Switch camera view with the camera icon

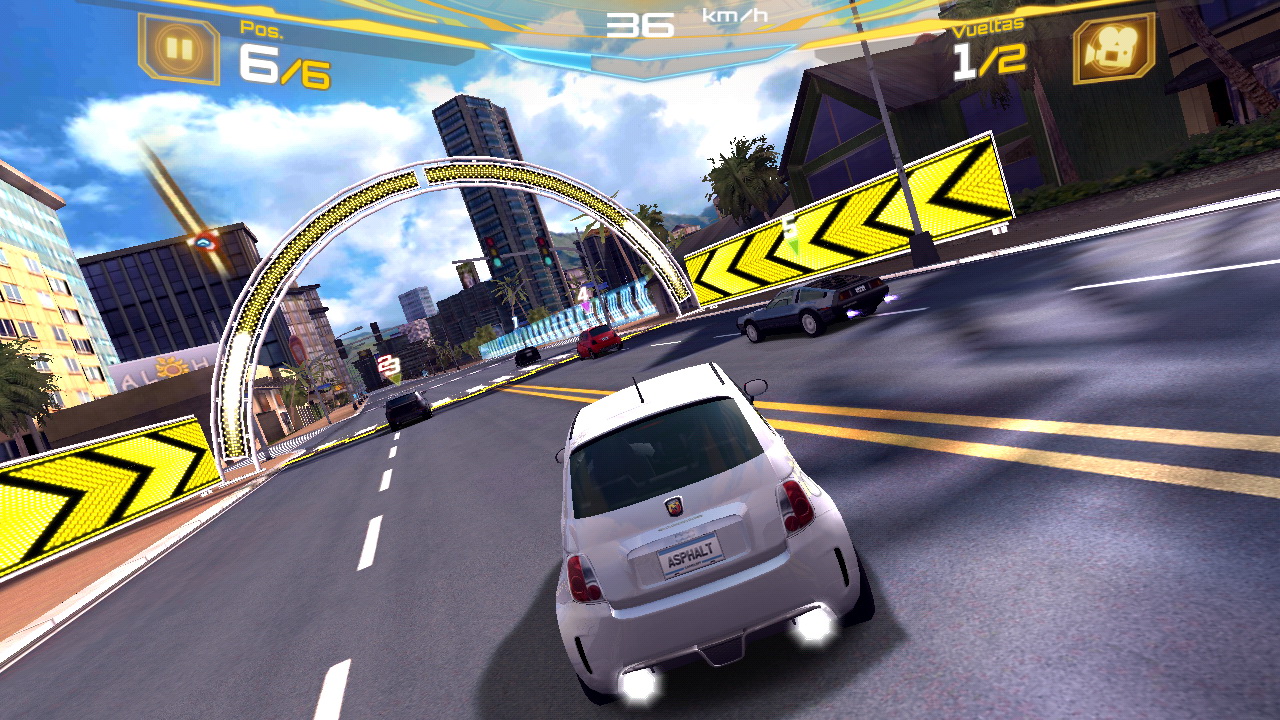(x=1113, y=48)
